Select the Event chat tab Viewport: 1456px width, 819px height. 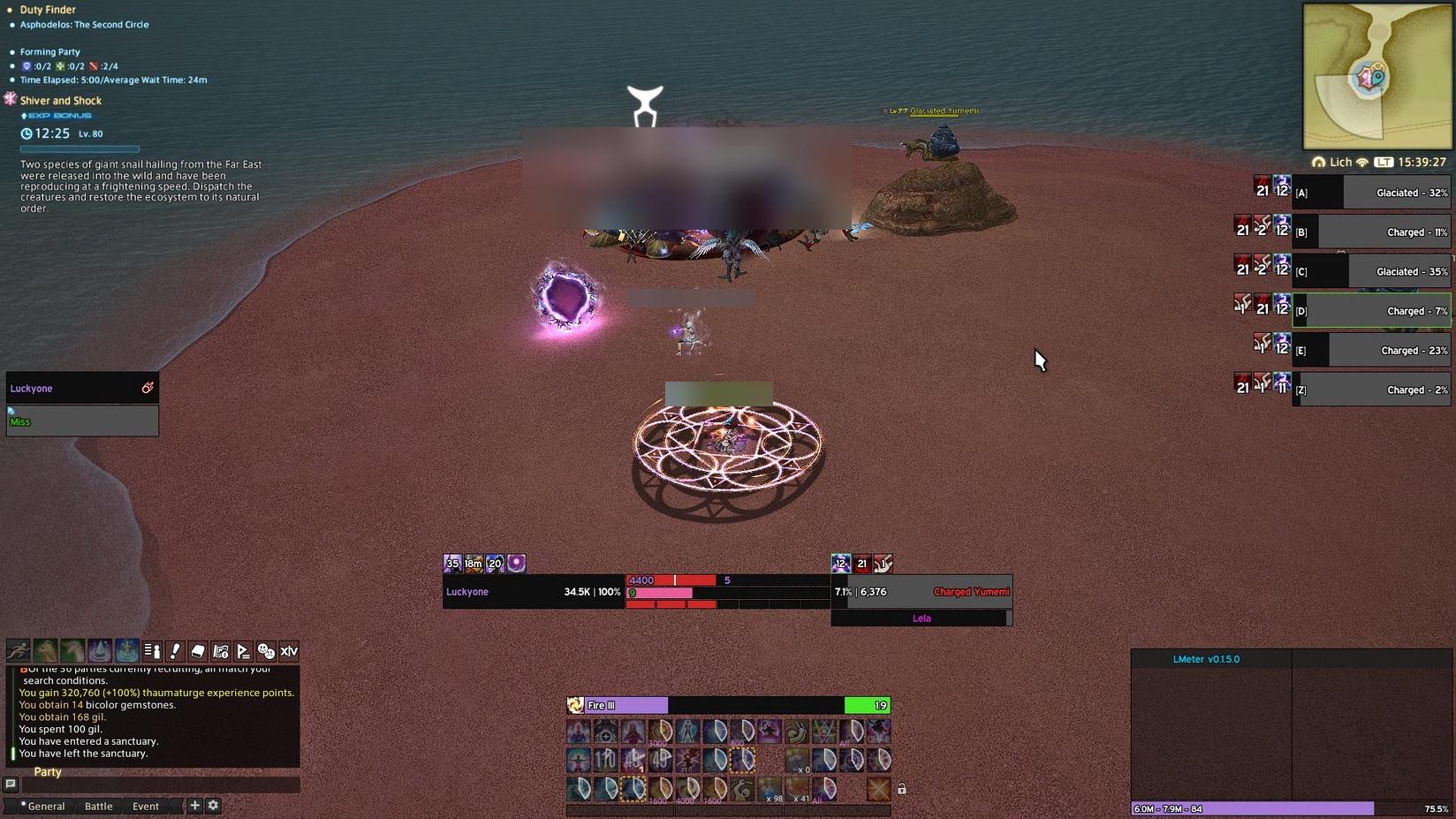point(146,806)
